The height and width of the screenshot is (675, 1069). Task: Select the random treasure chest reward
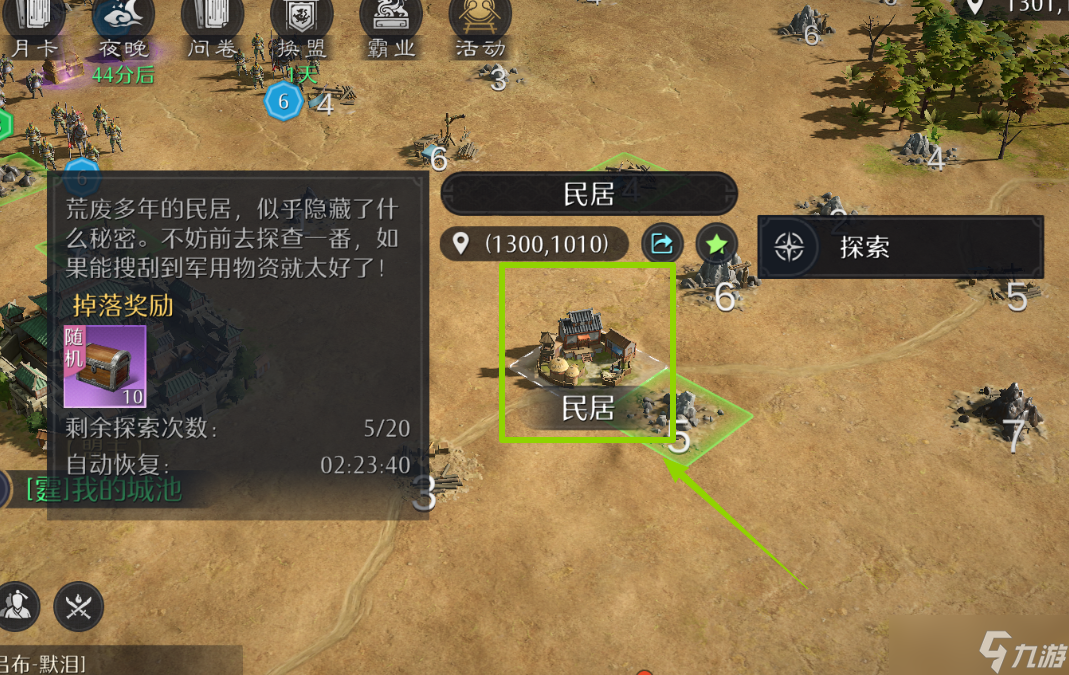105,366
